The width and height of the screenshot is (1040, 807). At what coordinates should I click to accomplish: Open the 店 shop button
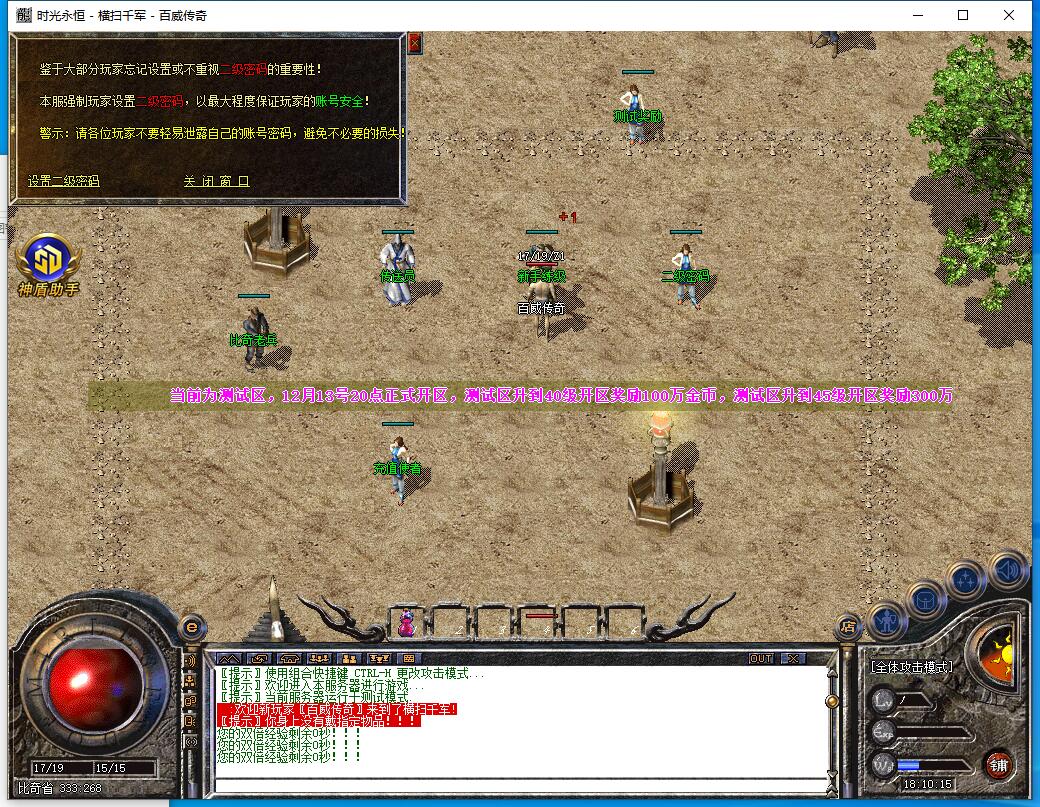point(849,627)
